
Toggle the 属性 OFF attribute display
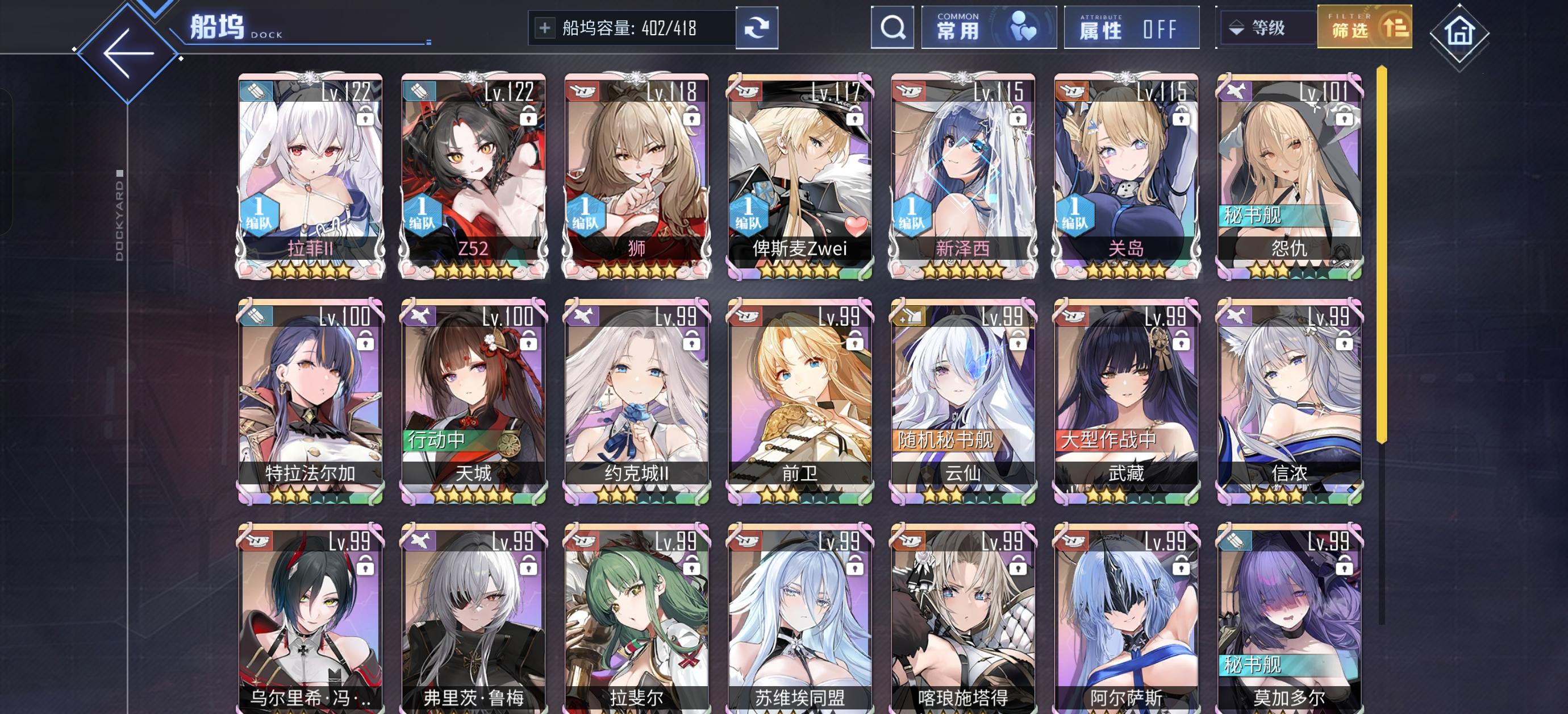pos(1132,27)
